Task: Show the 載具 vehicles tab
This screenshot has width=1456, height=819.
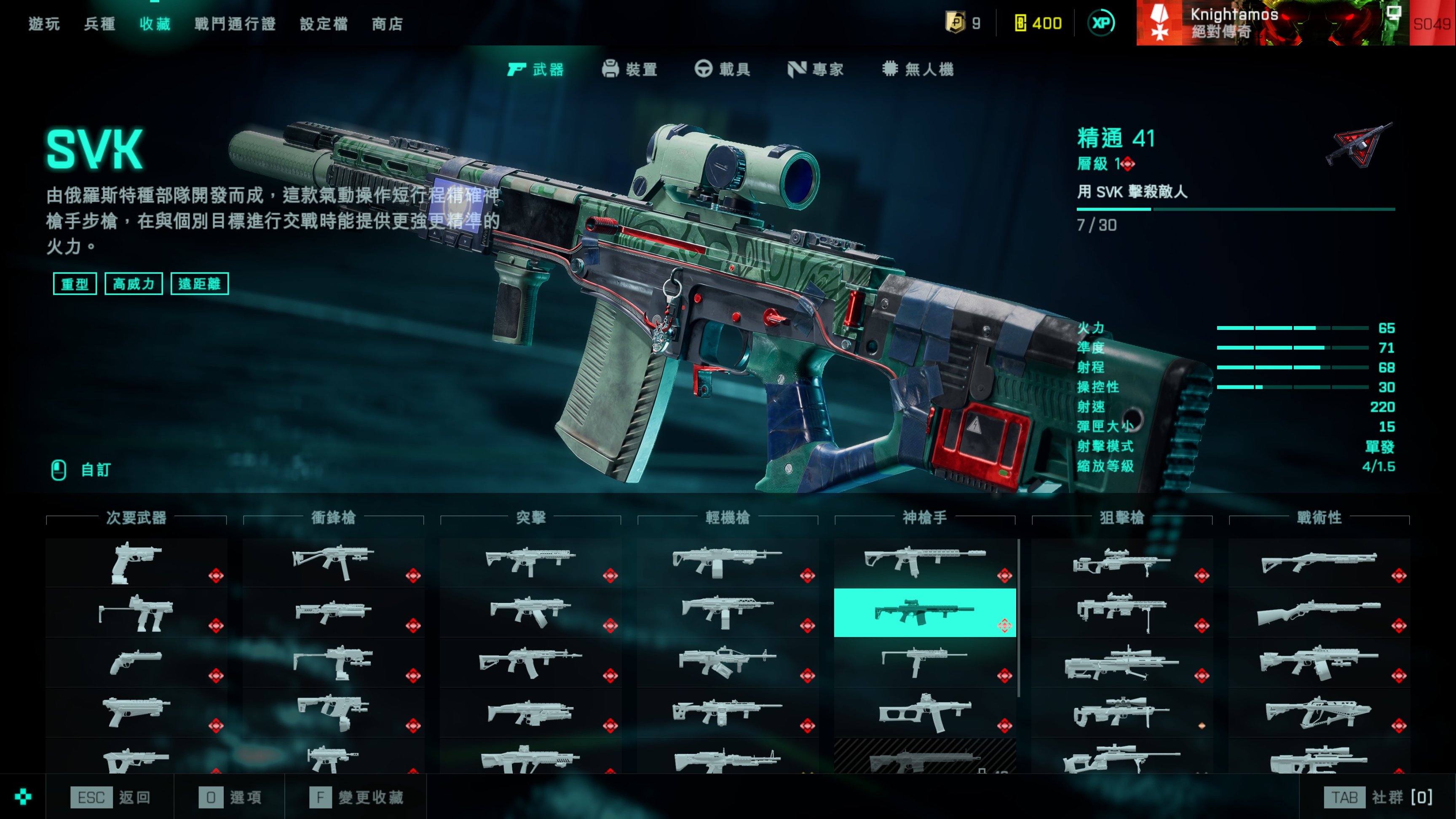Action: [723, 70]
